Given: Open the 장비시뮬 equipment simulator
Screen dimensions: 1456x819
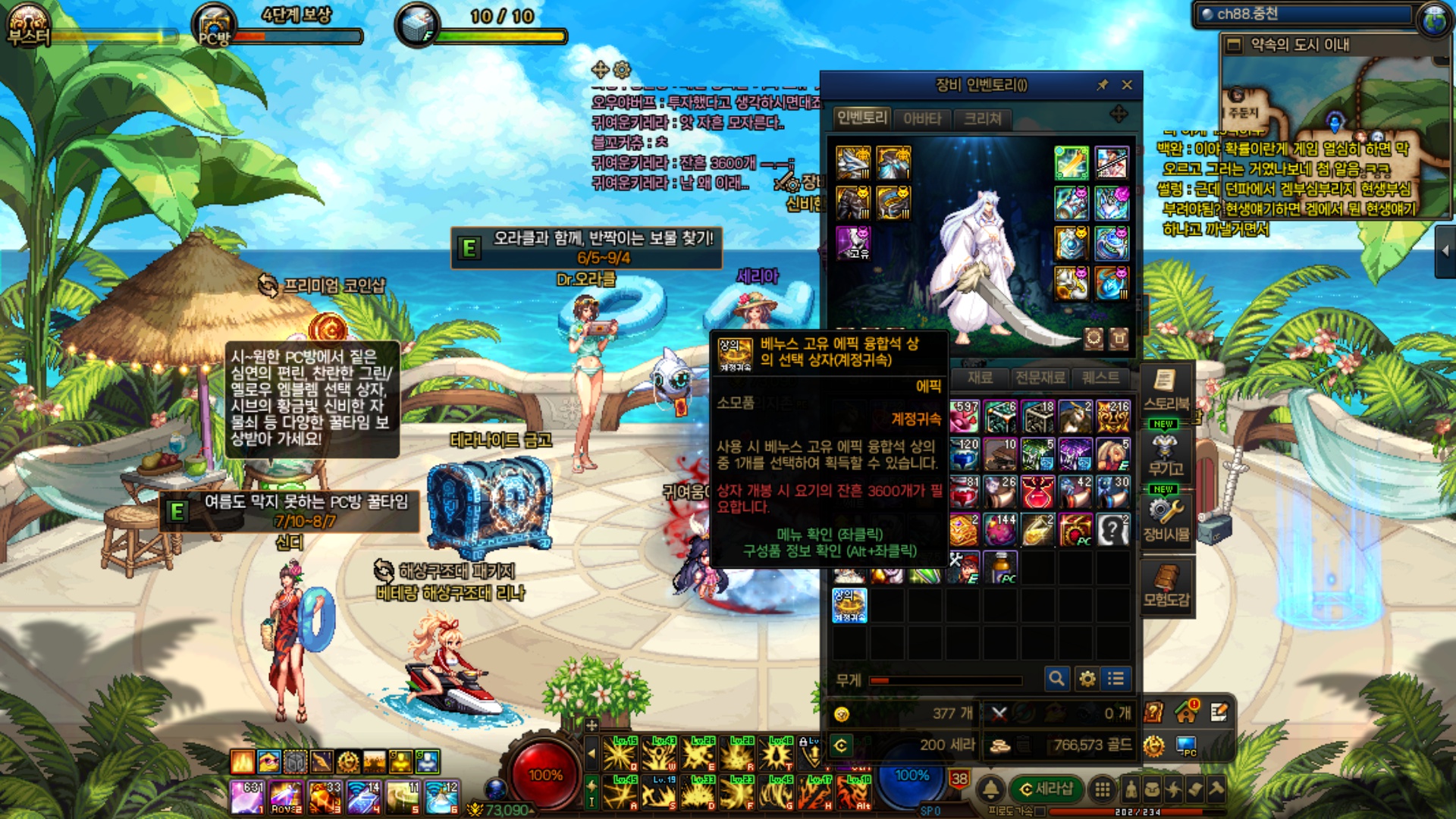Looking at the screenshot, I should 1166,519.
